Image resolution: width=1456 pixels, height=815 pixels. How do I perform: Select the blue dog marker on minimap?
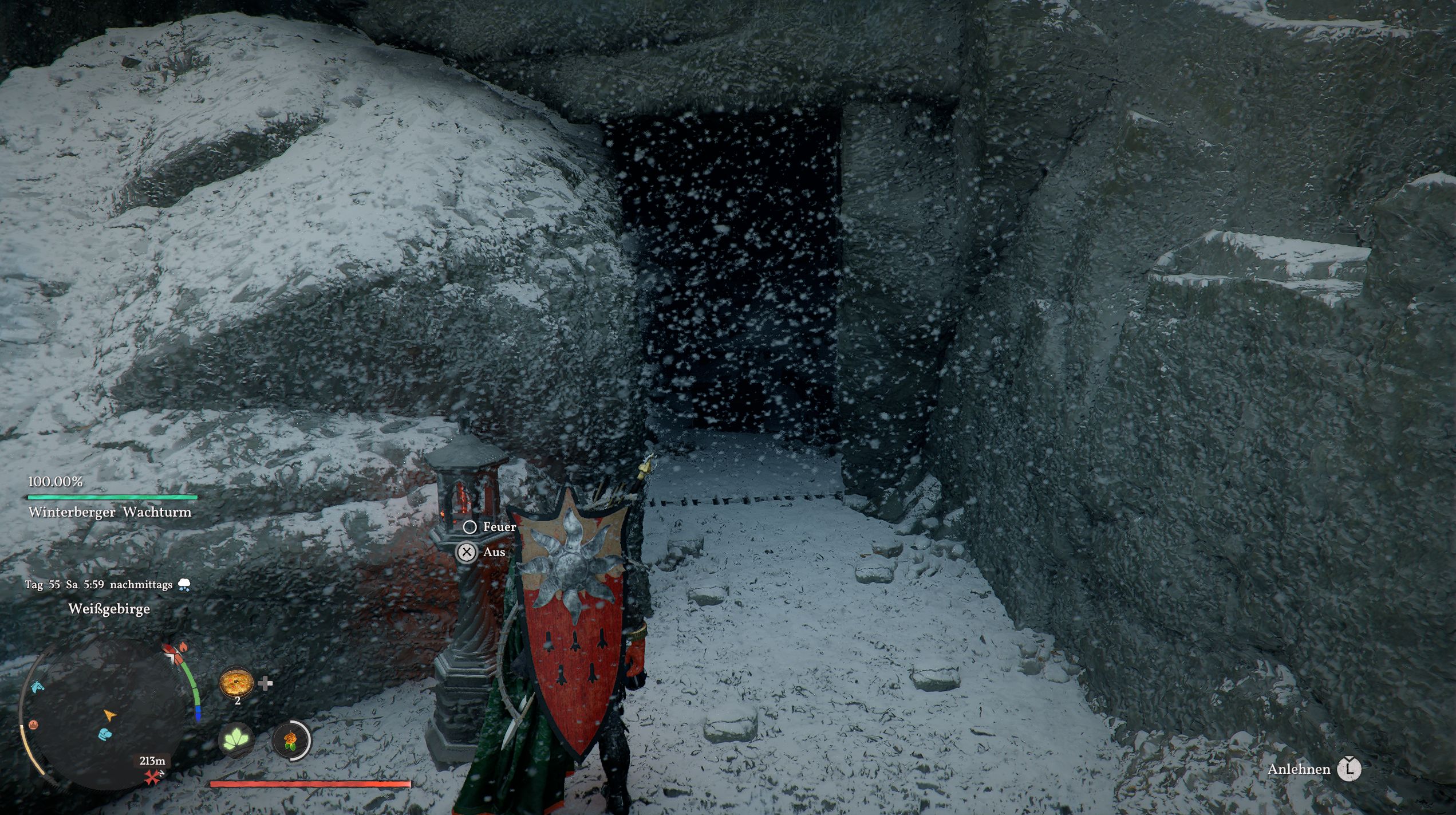(105, 734)
